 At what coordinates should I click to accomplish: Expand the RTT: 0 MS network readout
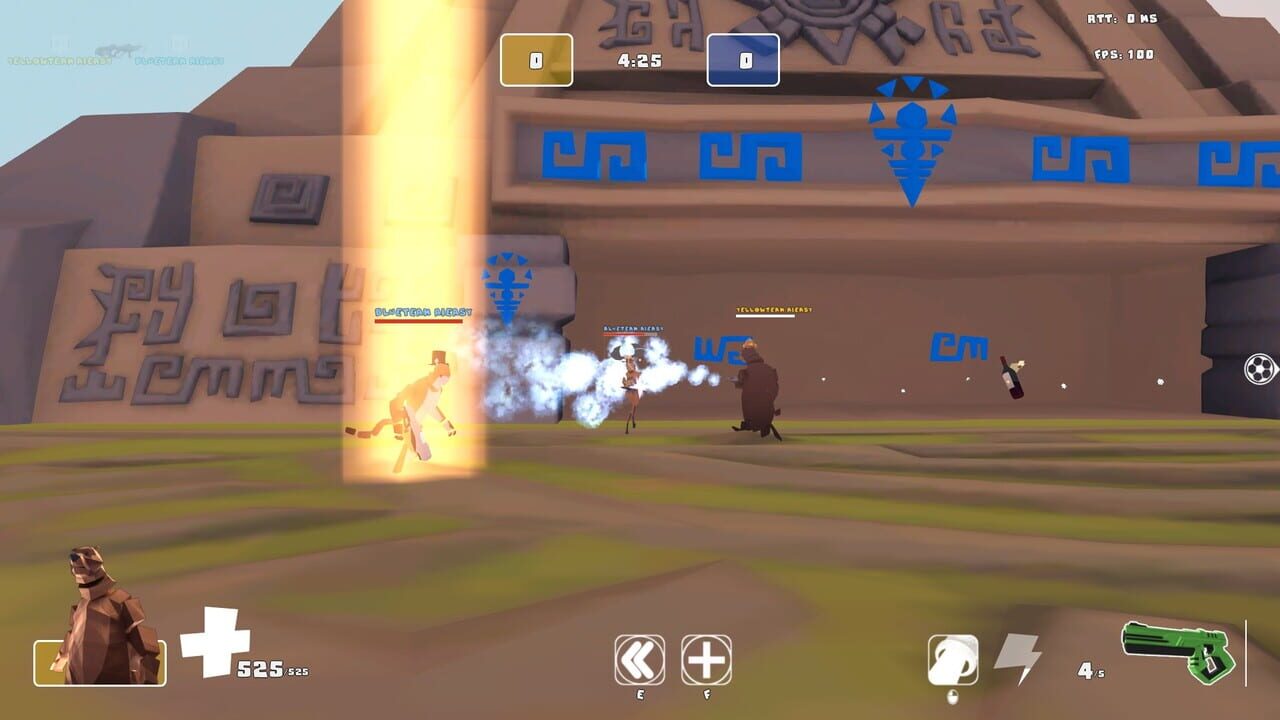click(1120, 17)
